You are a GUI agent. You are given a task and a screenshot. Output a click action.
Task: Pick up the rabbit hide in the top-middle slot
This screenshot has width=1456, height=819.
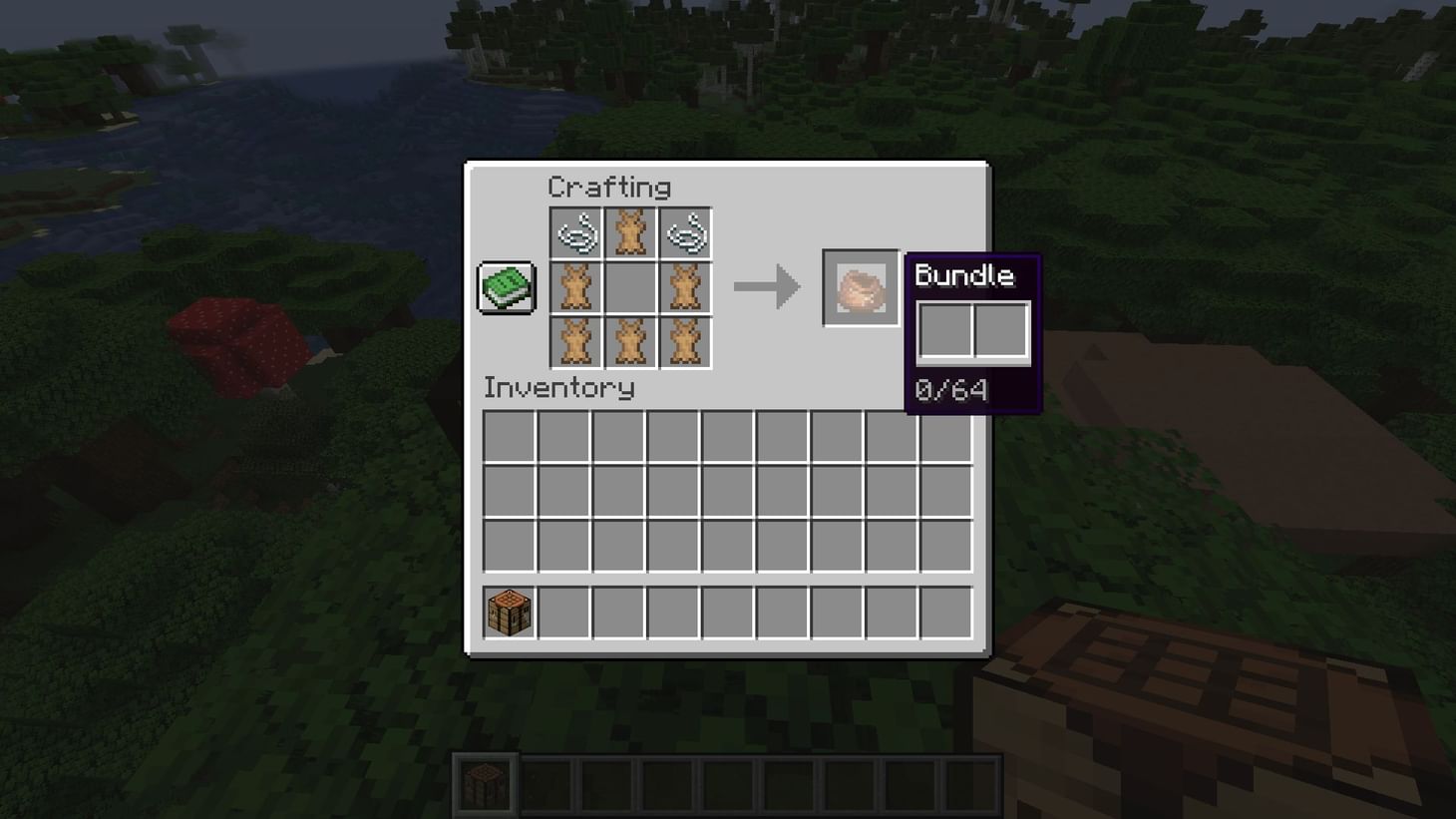pyautogui.click(x=631, y=233)
